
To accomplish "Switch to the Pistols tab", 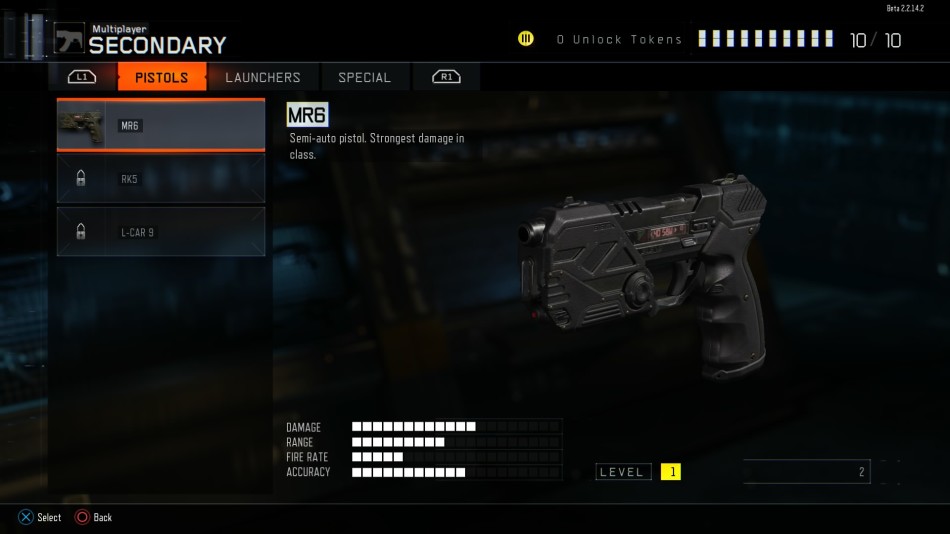I will [x=161, y=77].
